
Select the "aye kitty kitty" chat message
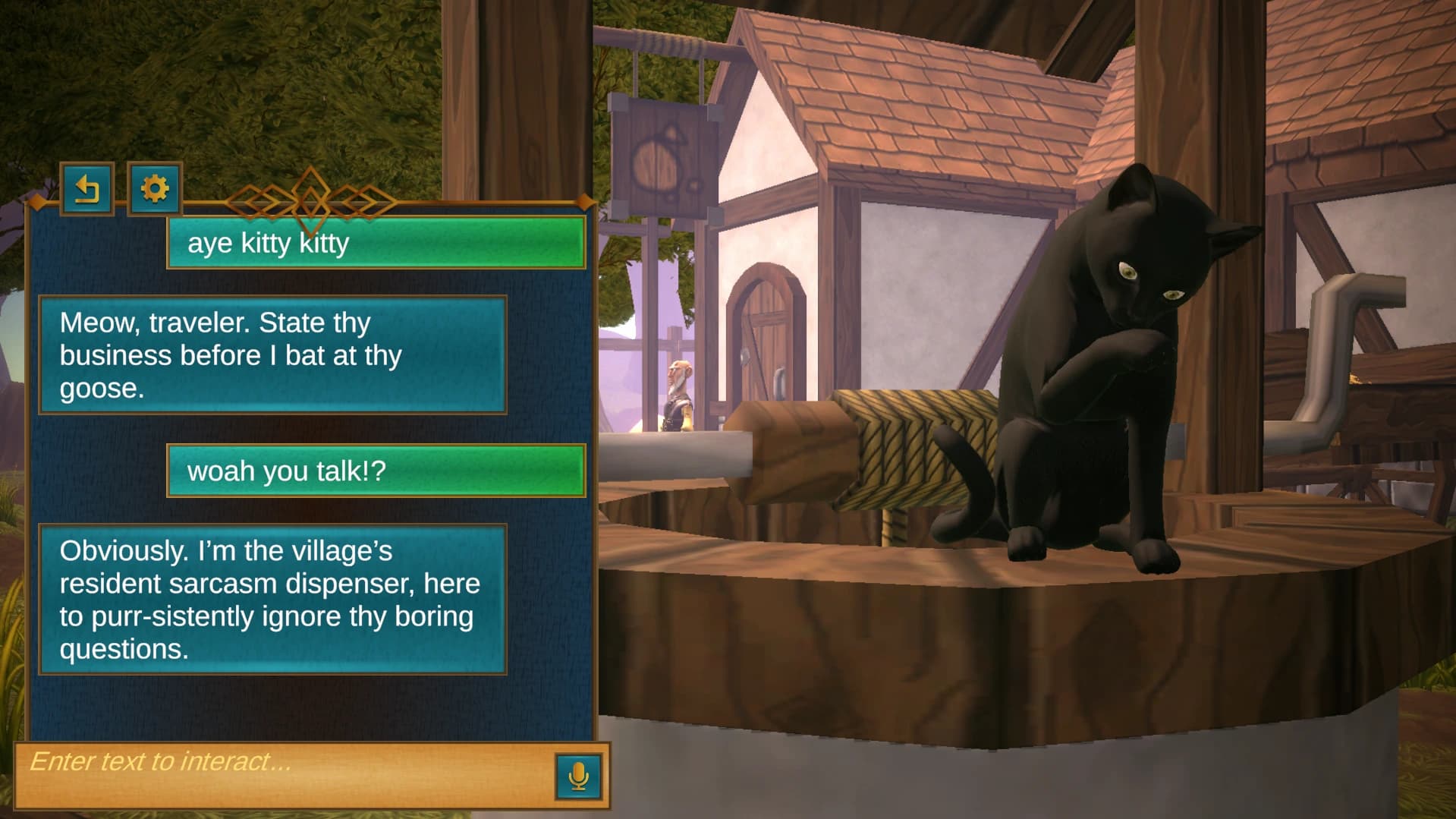376,243
